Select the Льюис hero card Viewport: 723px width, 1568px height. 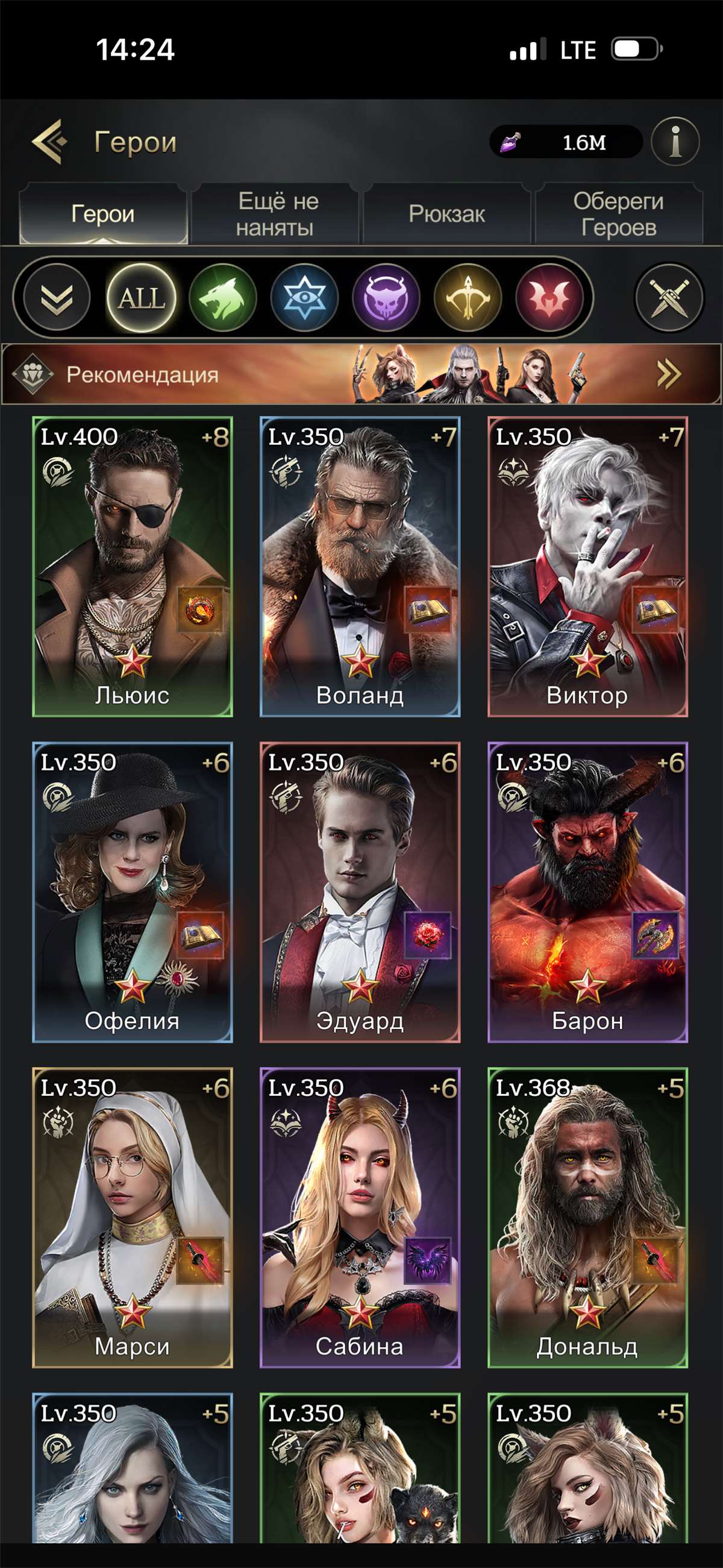click(x=132, y=566)
